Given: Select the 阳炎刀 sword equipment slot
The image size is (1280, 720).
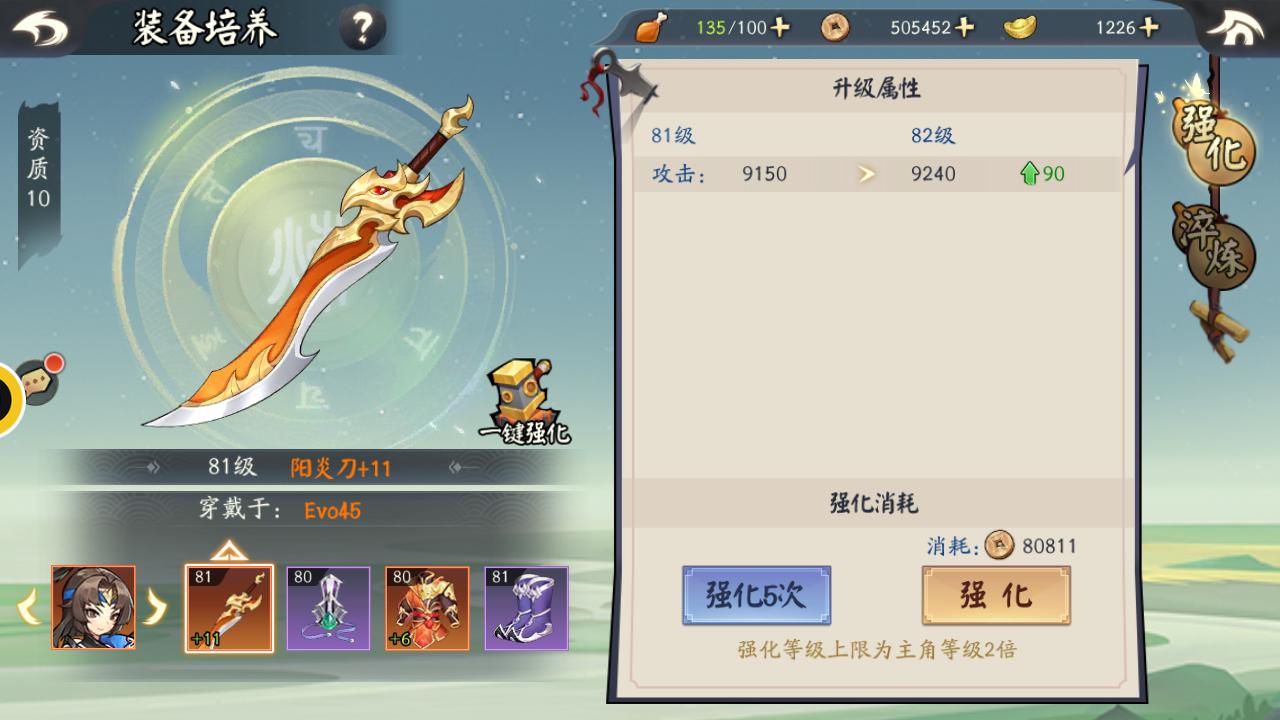Looking at the screenshot, I should tap(229, 608).
